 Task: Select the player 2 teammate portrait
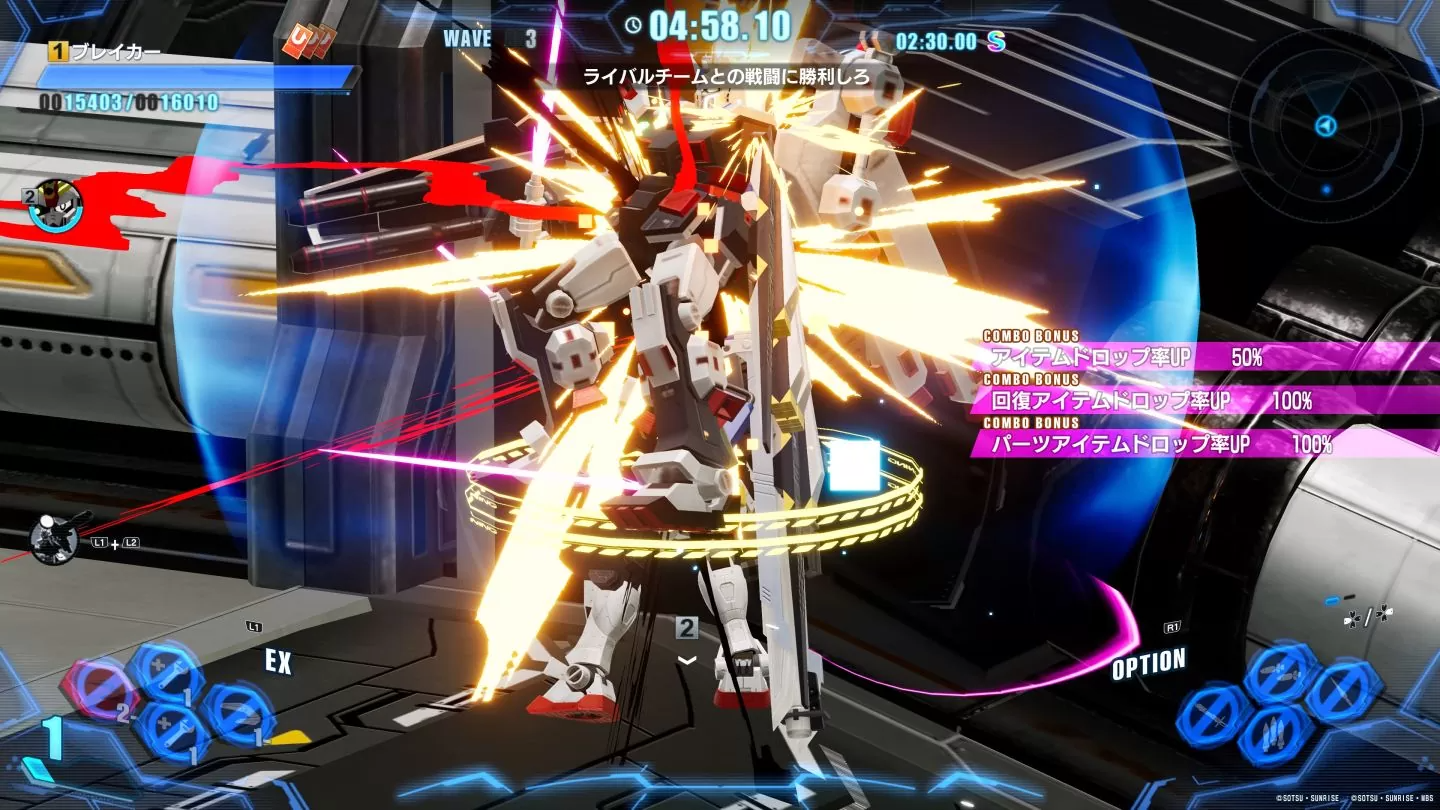[57, 206]
